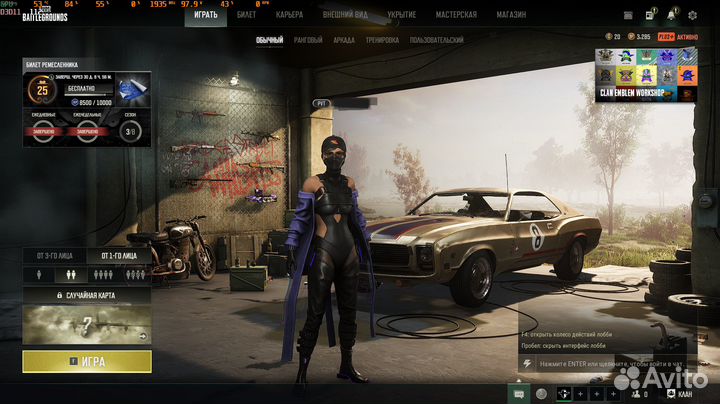The width and height of the screenshot is (720, 404).
Task: Choose the ОТ 3-ГО ЛИЦА perspective
Action: [54, 256]
